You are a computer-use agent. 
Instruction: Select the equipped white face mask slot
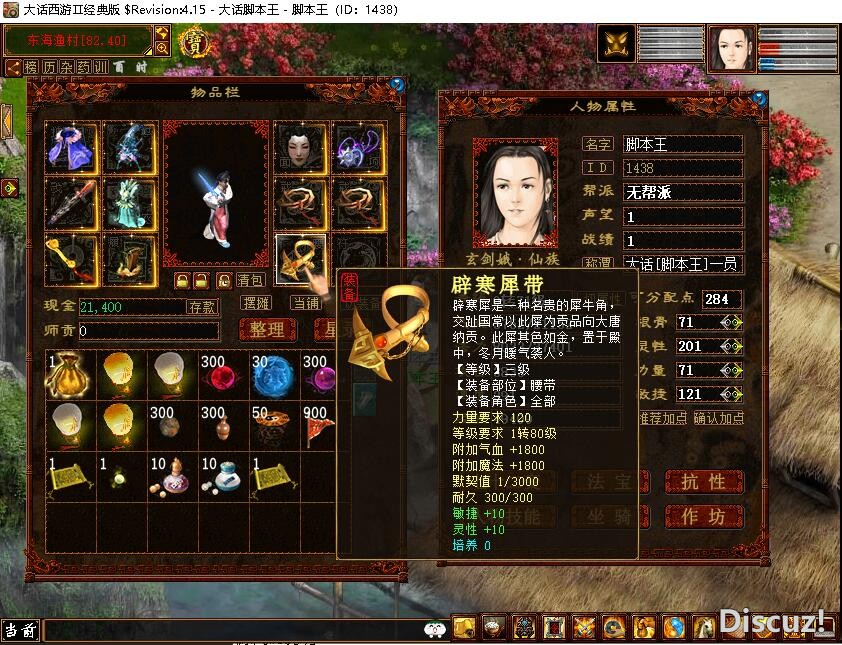click(x=300, y=147)
